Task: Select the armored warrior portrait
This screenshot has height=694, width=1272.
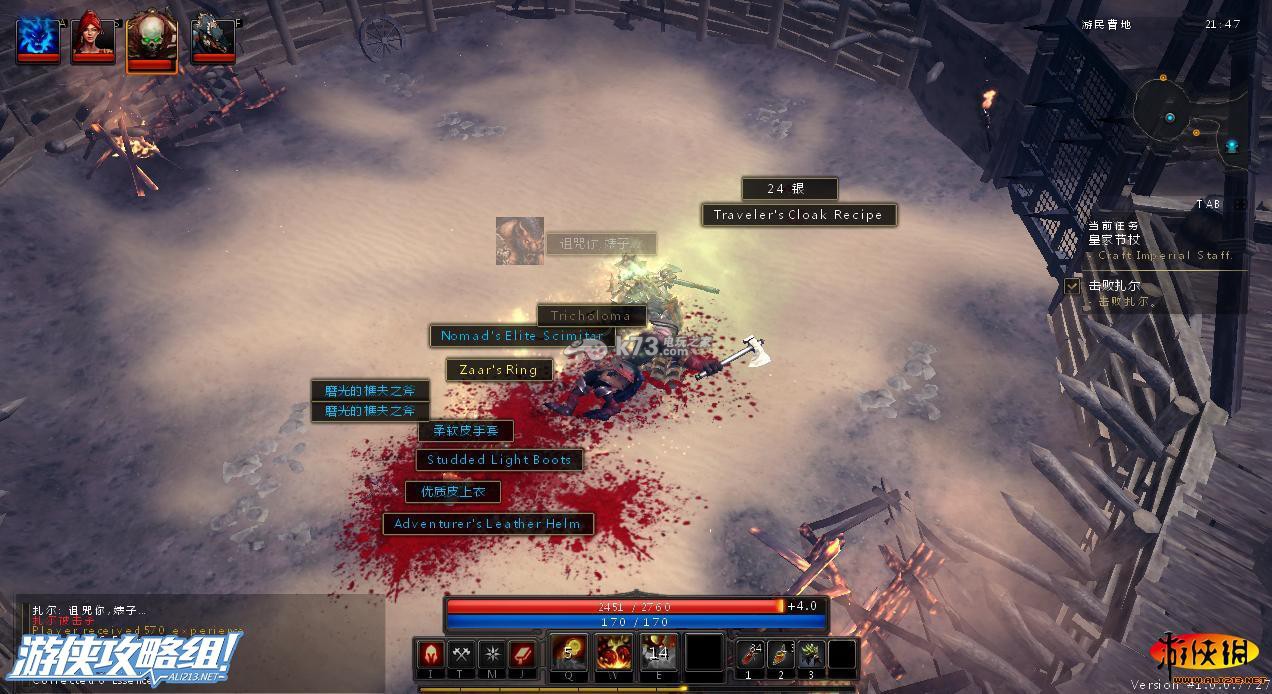Action: click(x=213, y=37)
